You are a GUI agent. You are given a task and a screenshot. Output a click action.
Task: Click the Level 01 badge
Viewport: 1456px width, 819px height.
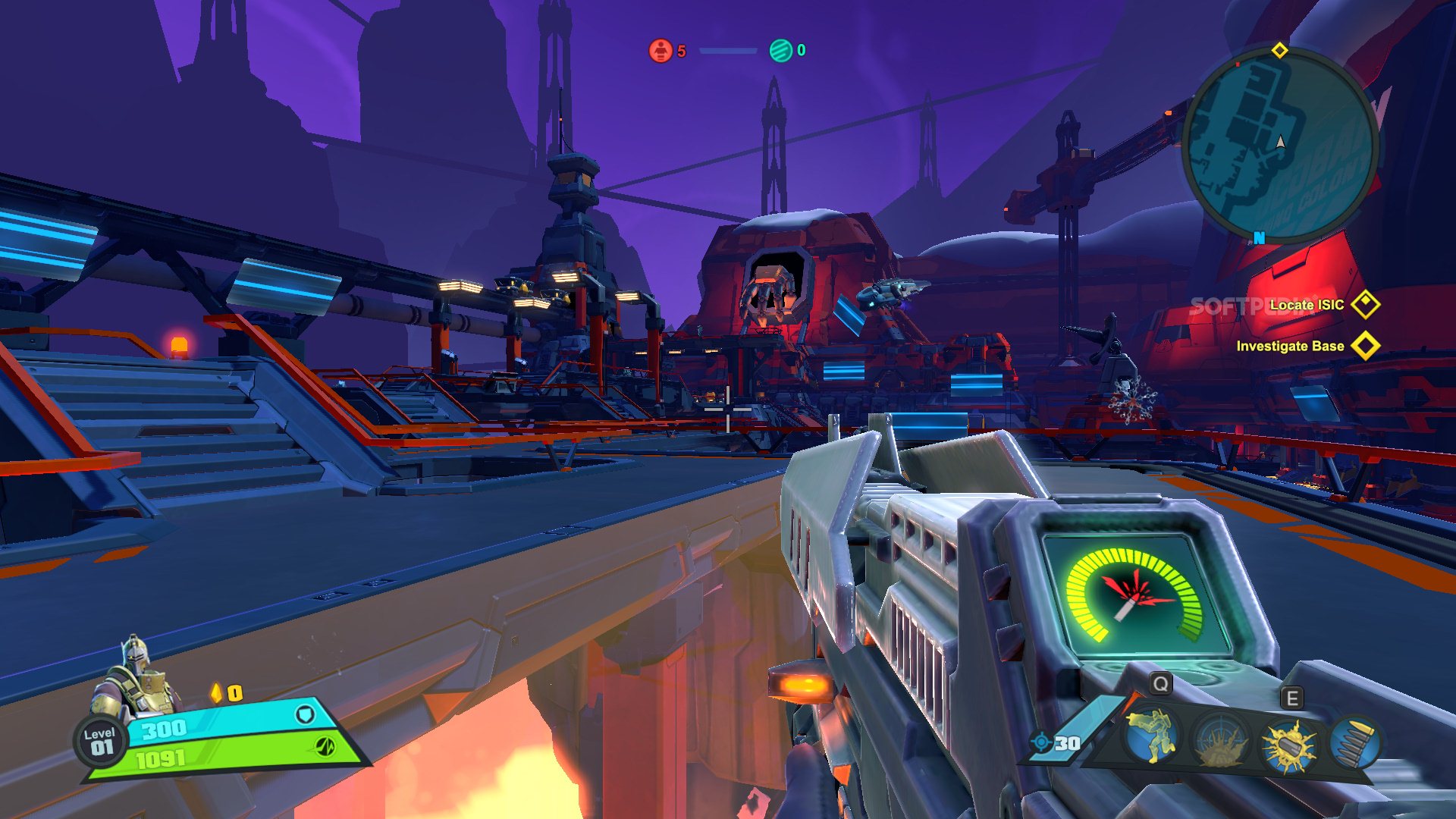[x=99, y=741]
